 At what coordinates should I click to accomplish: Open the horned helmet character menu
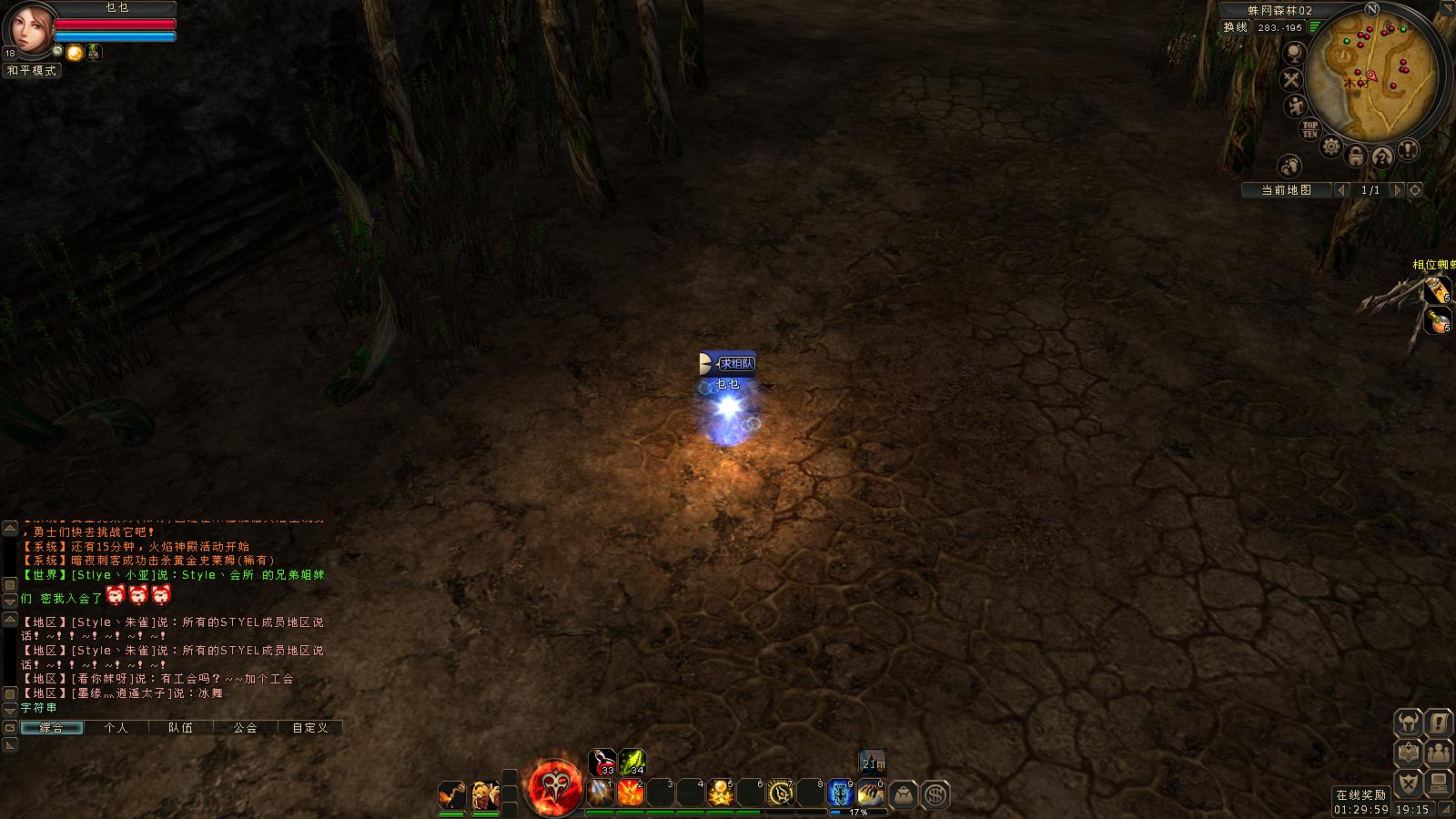click(x=1409, y=723)
